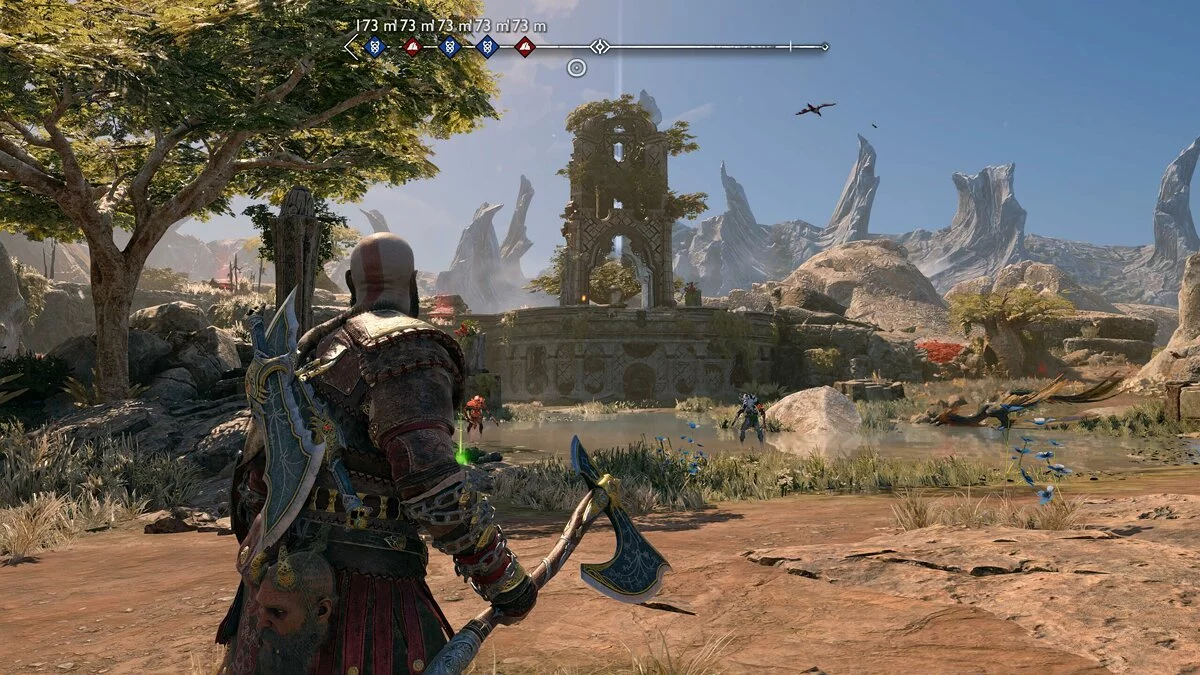The width and height of the screenshot is (1200, 675).
Task: Click the white center diamond on compass
Action: tap(599, 46)
